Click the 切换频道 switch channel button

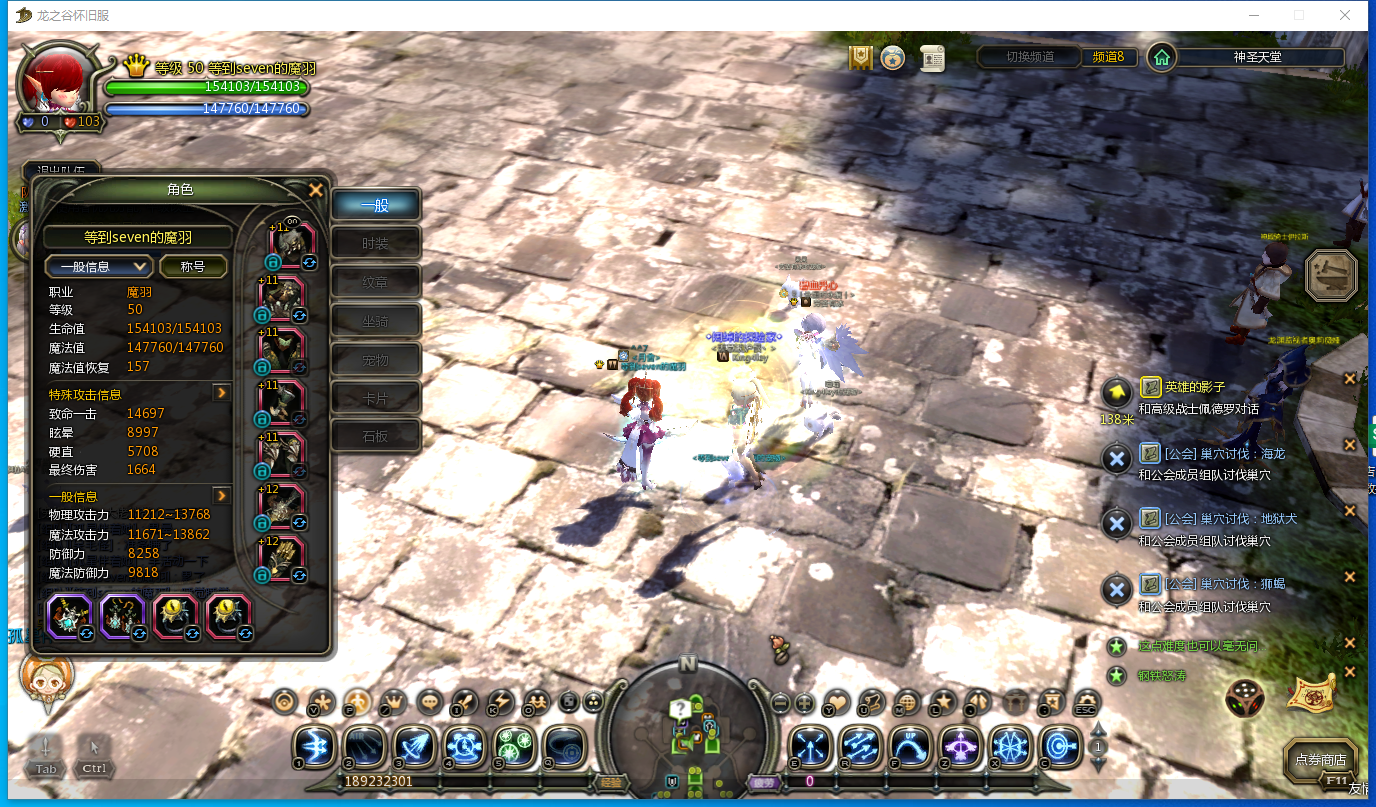1030,57
